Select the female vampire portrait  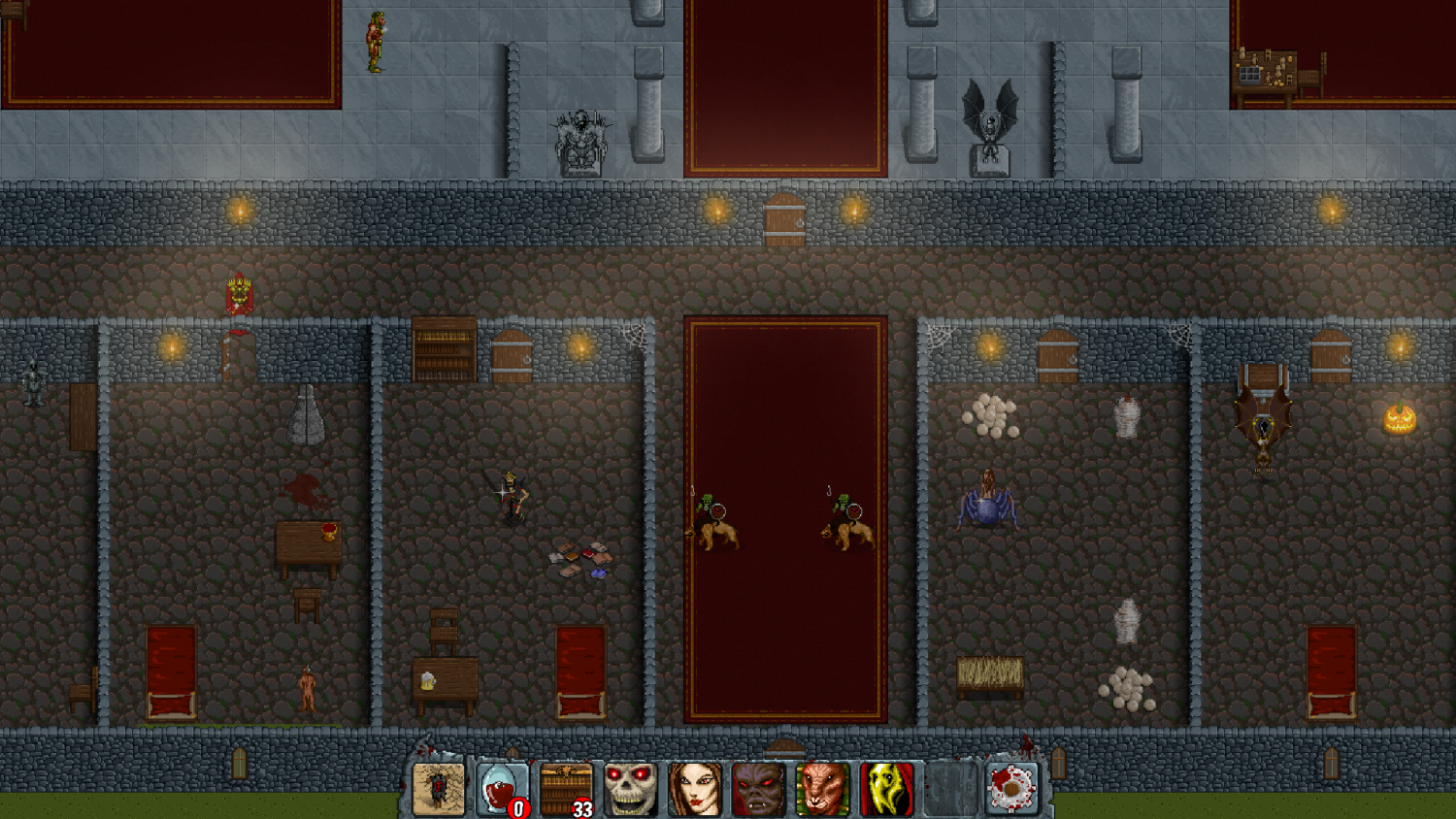[695, 786]
